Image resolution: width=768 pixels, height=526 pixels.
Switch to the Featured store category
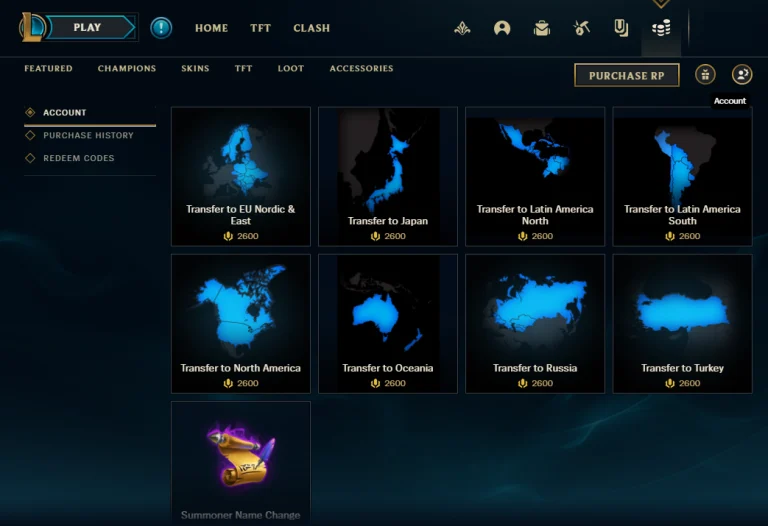(48, 69)
